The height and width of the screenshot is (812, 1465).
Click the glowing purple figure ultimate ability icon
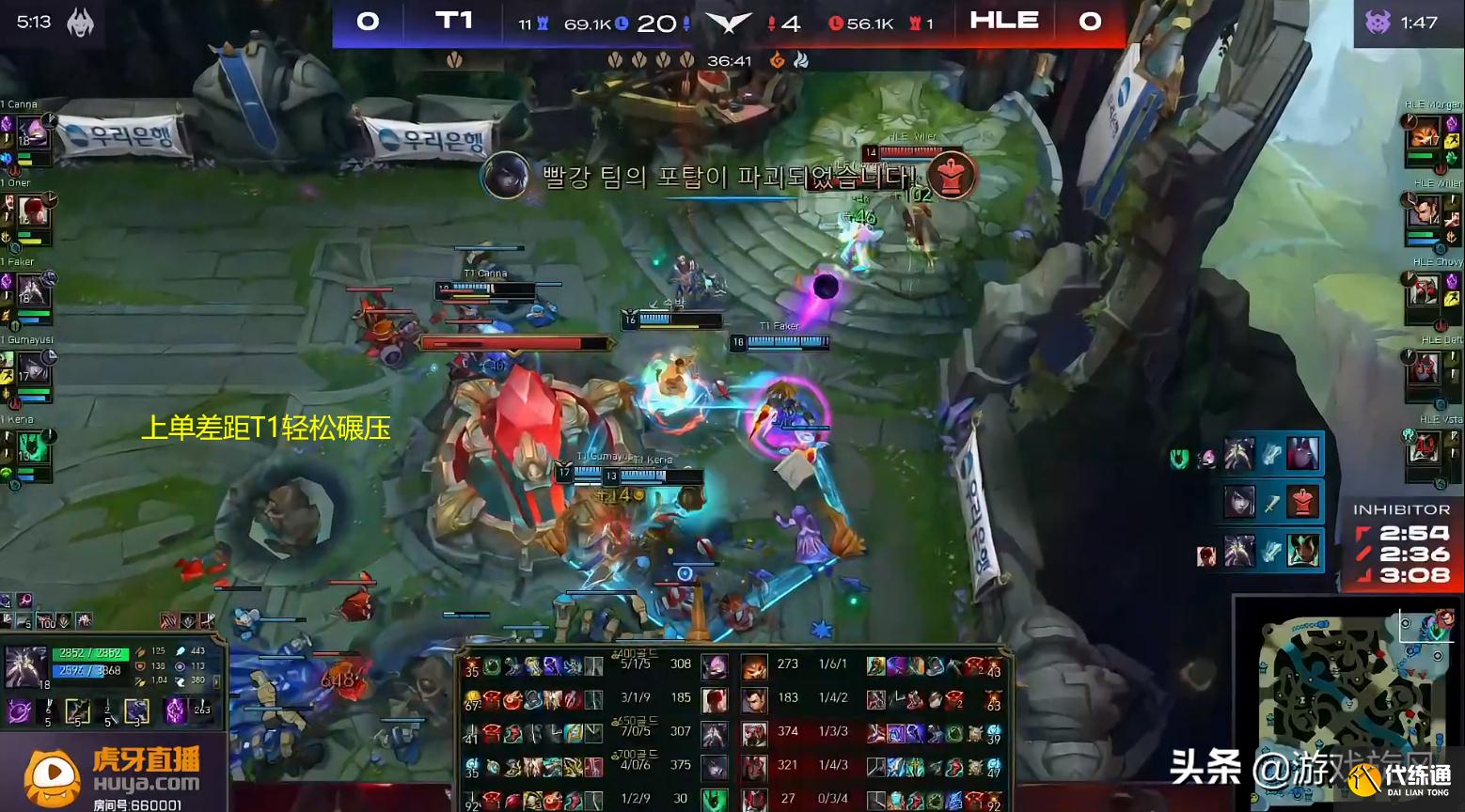tap(176, 711)
